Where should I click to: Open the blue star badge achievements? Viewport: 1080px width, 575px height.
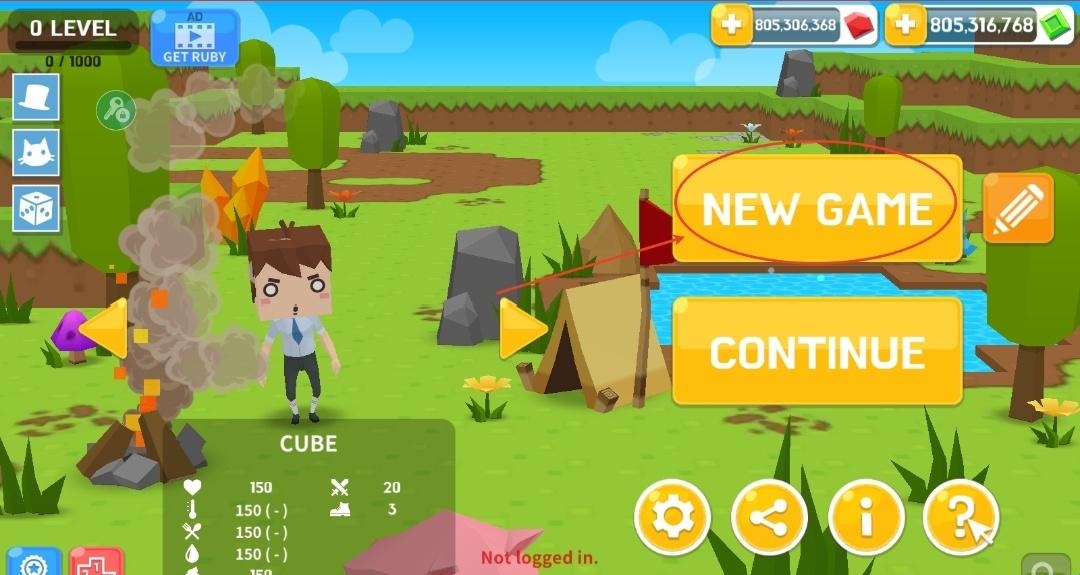point(34,563)
